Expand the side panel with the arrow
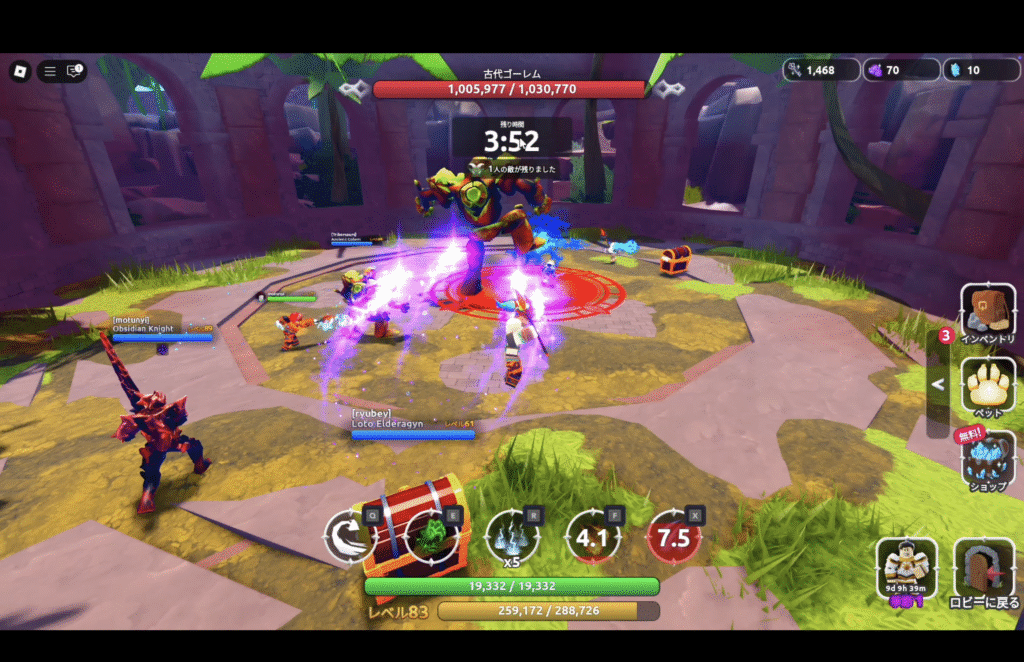The height and width of the screenshot is (662, 1024). 938,384
